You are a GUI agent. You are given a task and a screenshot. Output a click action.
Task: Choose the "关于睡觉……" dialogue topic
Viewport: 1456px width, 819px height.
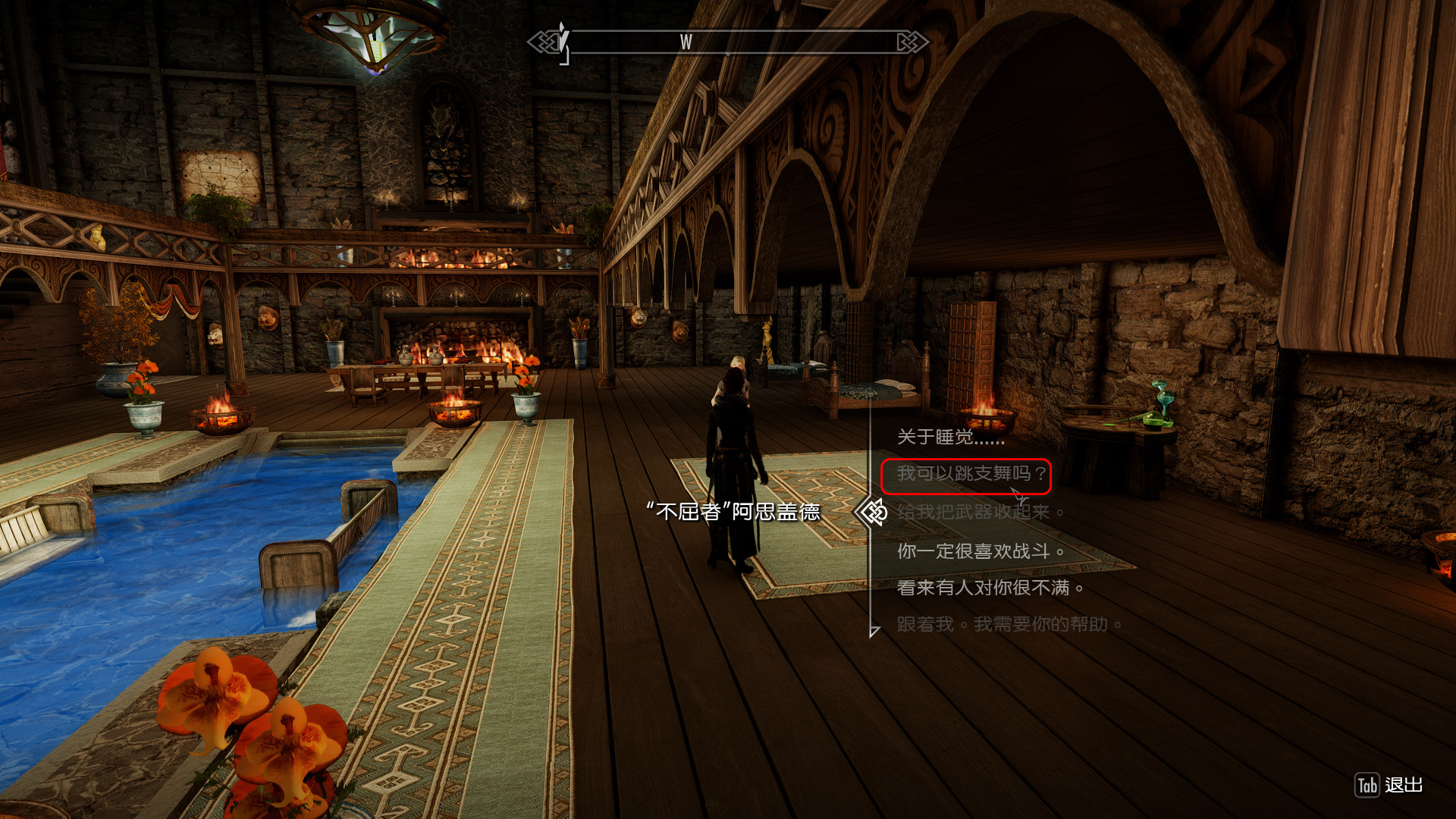pyautogui.click(x=950, y=437)
